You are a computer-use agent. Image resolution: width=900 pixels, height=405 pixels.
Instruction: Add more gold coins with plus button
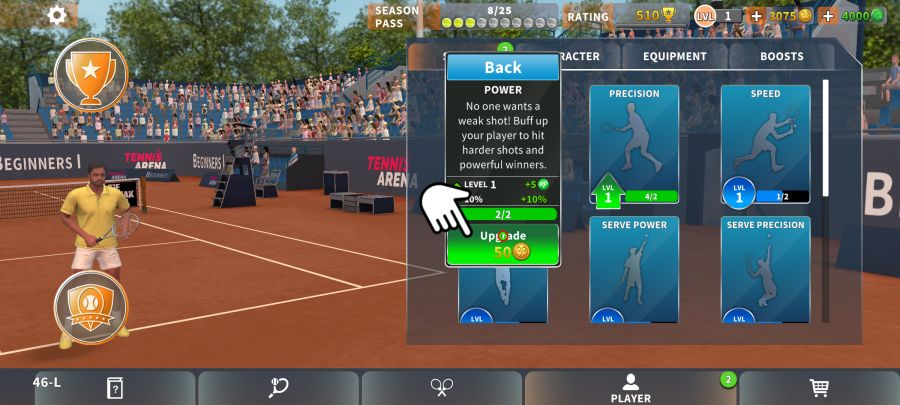[756, 16]
